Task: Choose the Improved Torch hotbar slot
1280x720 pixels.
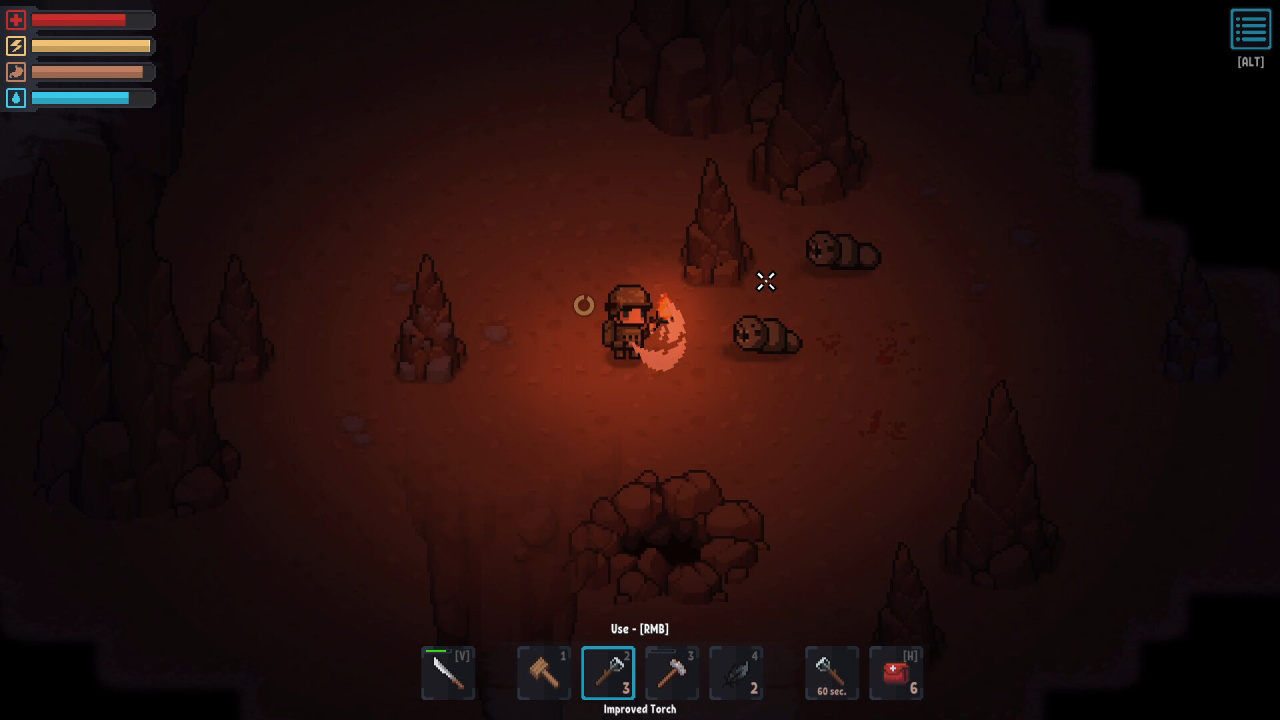Action: [x=608, y=673]
